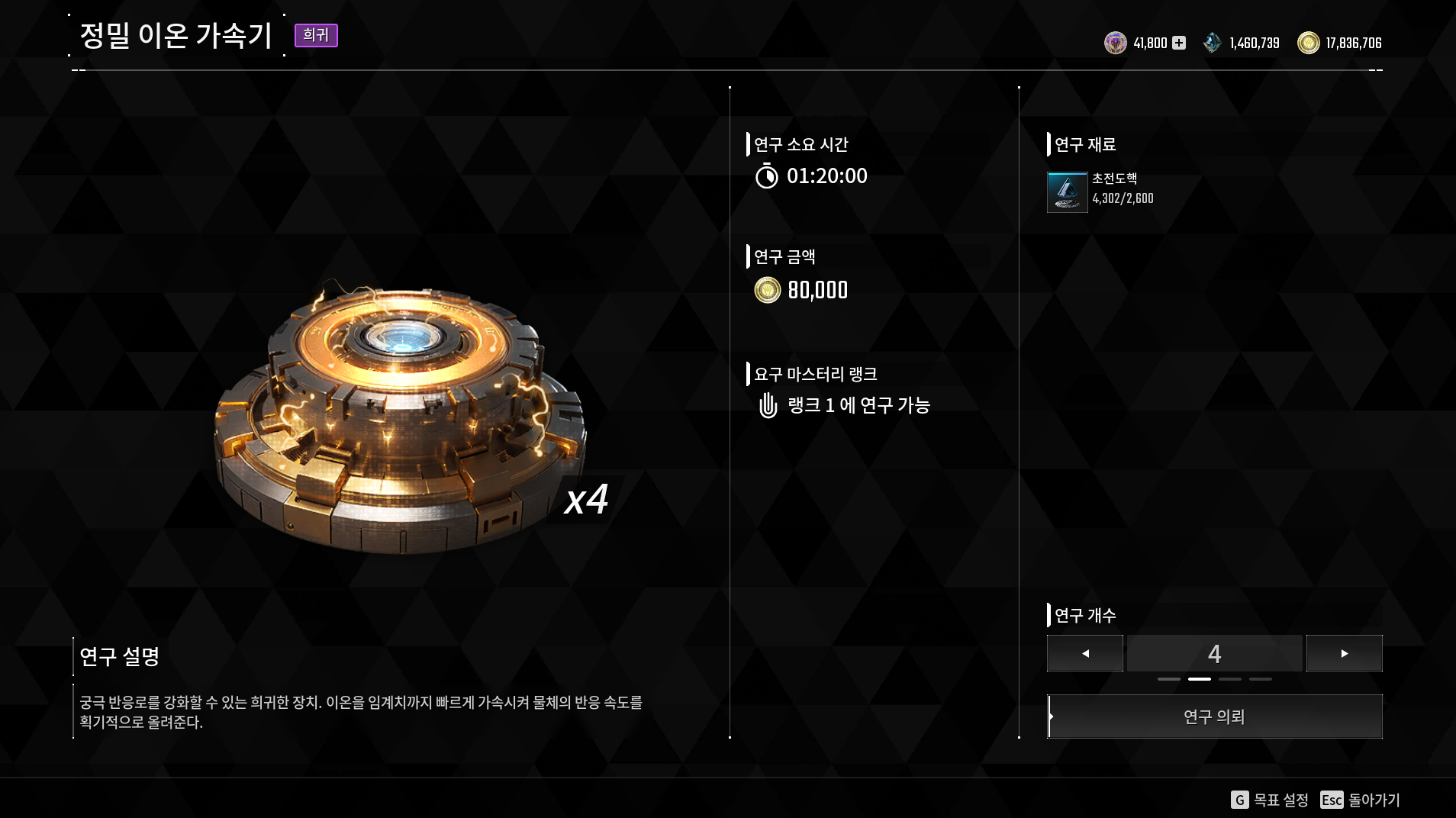1456x818 pixels.
Task: Click the research count value field showing 4
Action: point(1214,653)
